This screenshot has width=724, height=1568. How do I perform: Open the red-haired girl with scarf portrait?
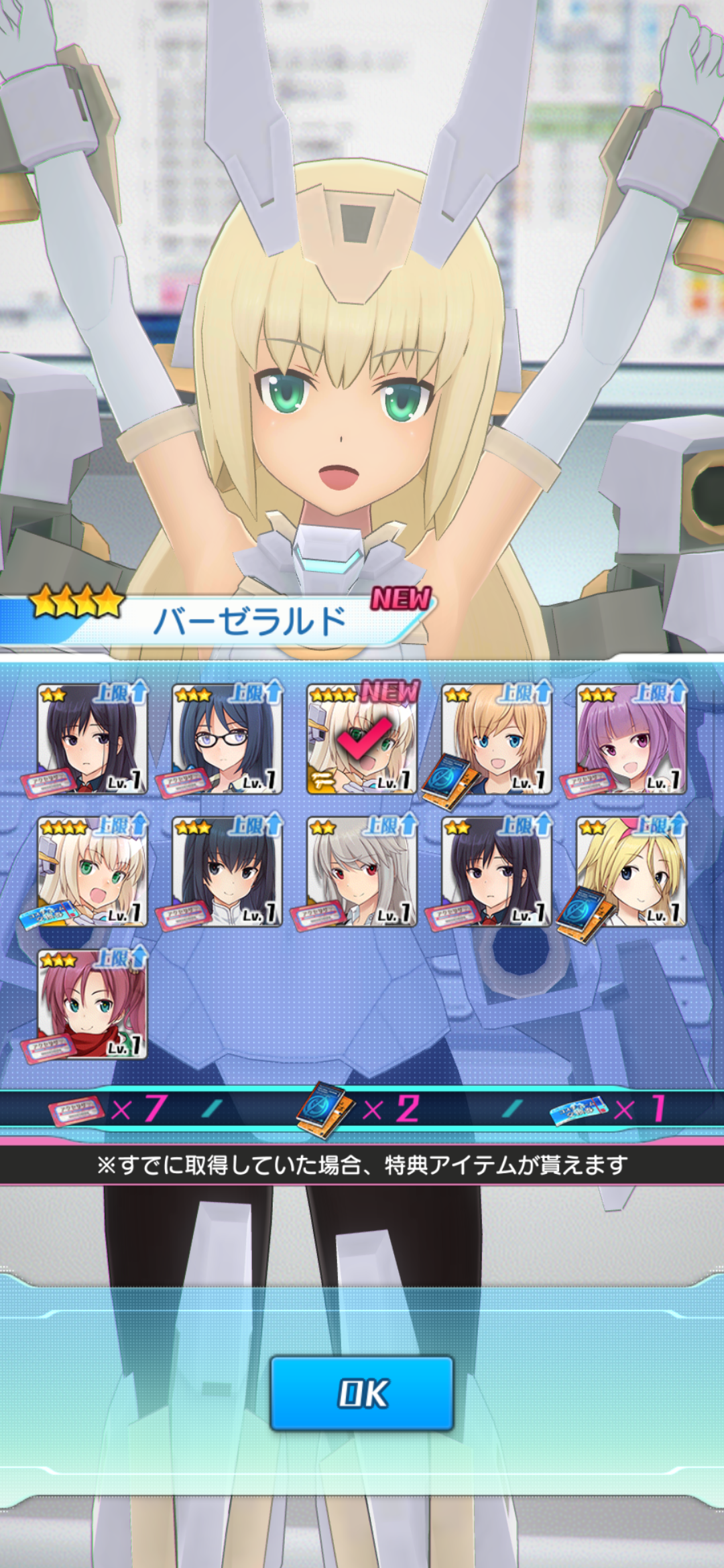pos(93,1004)
